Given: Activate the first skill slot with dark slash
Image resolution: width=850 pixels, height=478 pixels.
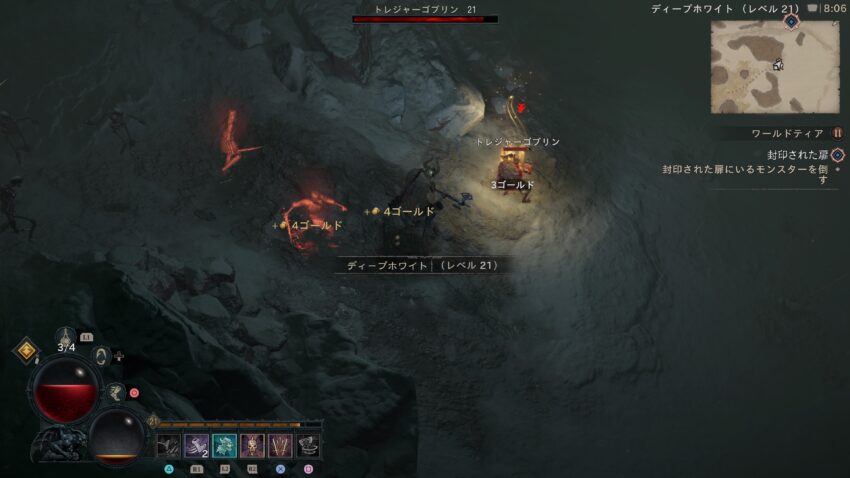Looking at the screenshot, I should [x=168, y=446].
